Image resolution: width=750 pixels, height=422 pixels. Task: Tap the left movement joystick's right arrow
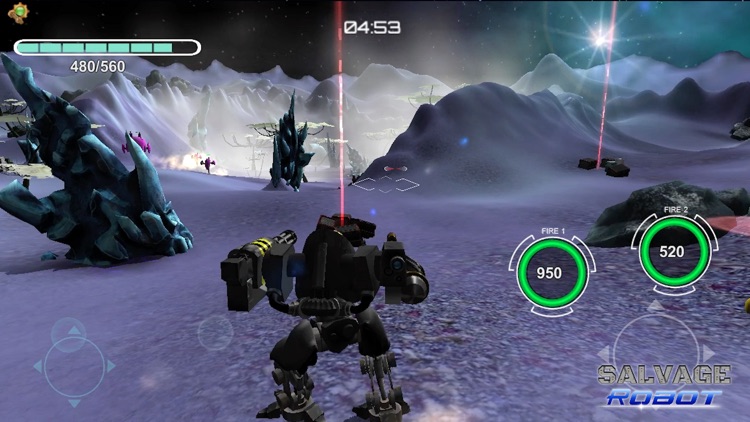tap(111, 366)
